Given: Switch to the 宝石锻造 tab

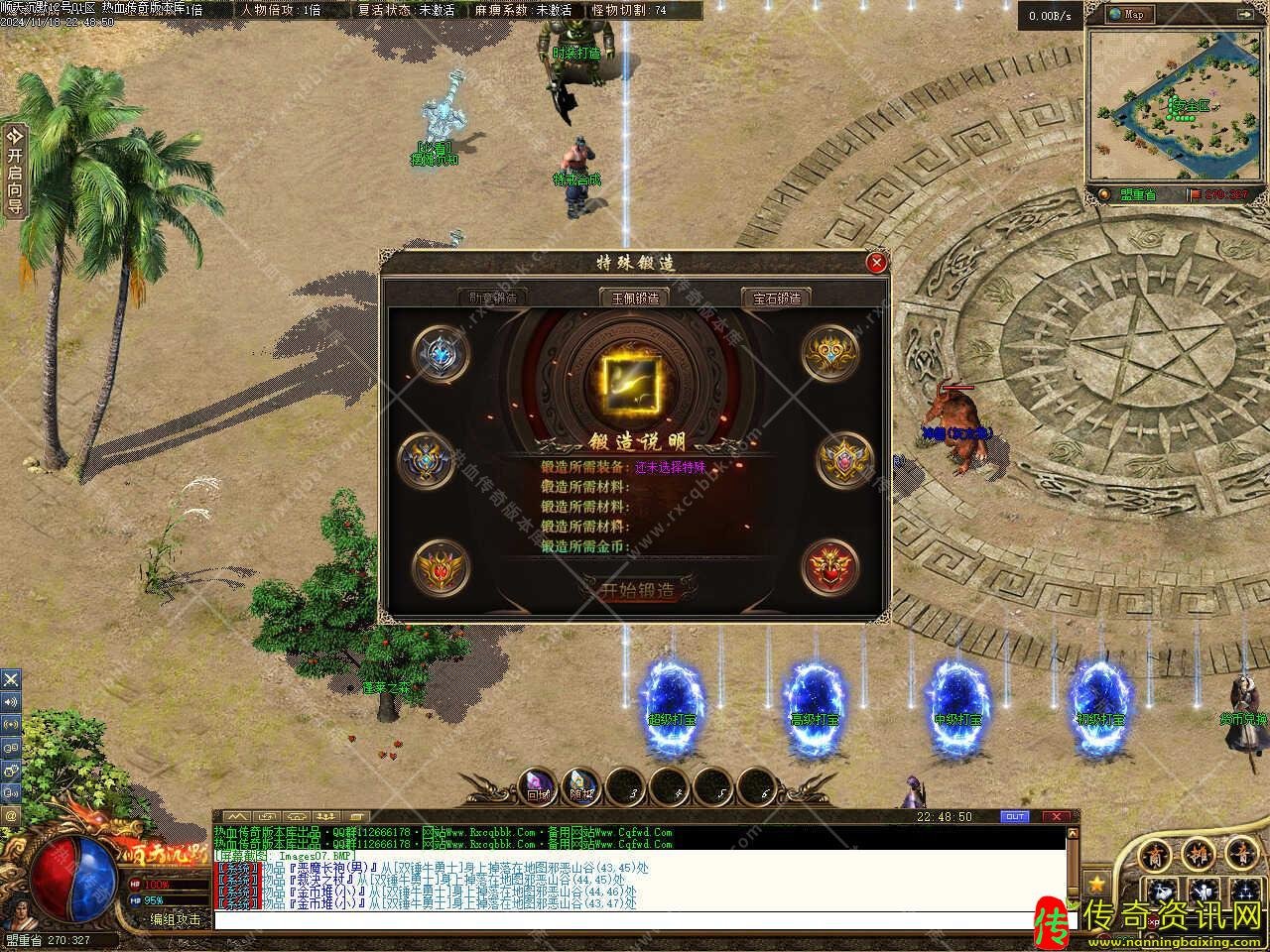Looking at the screenshot, I should tap(776, 297).
